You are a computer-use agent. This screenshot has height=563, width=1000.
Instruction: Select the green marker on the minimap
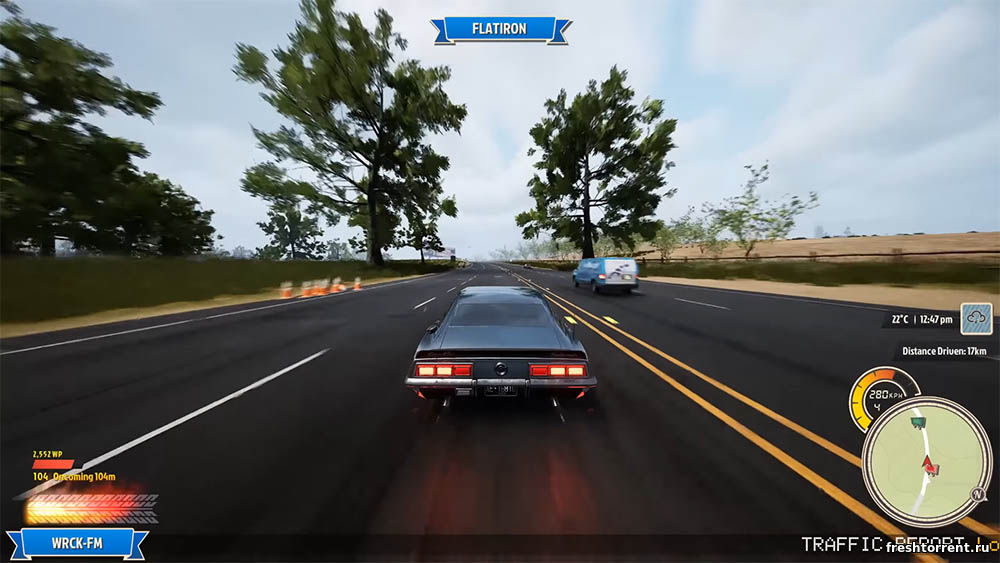point(916,423)
